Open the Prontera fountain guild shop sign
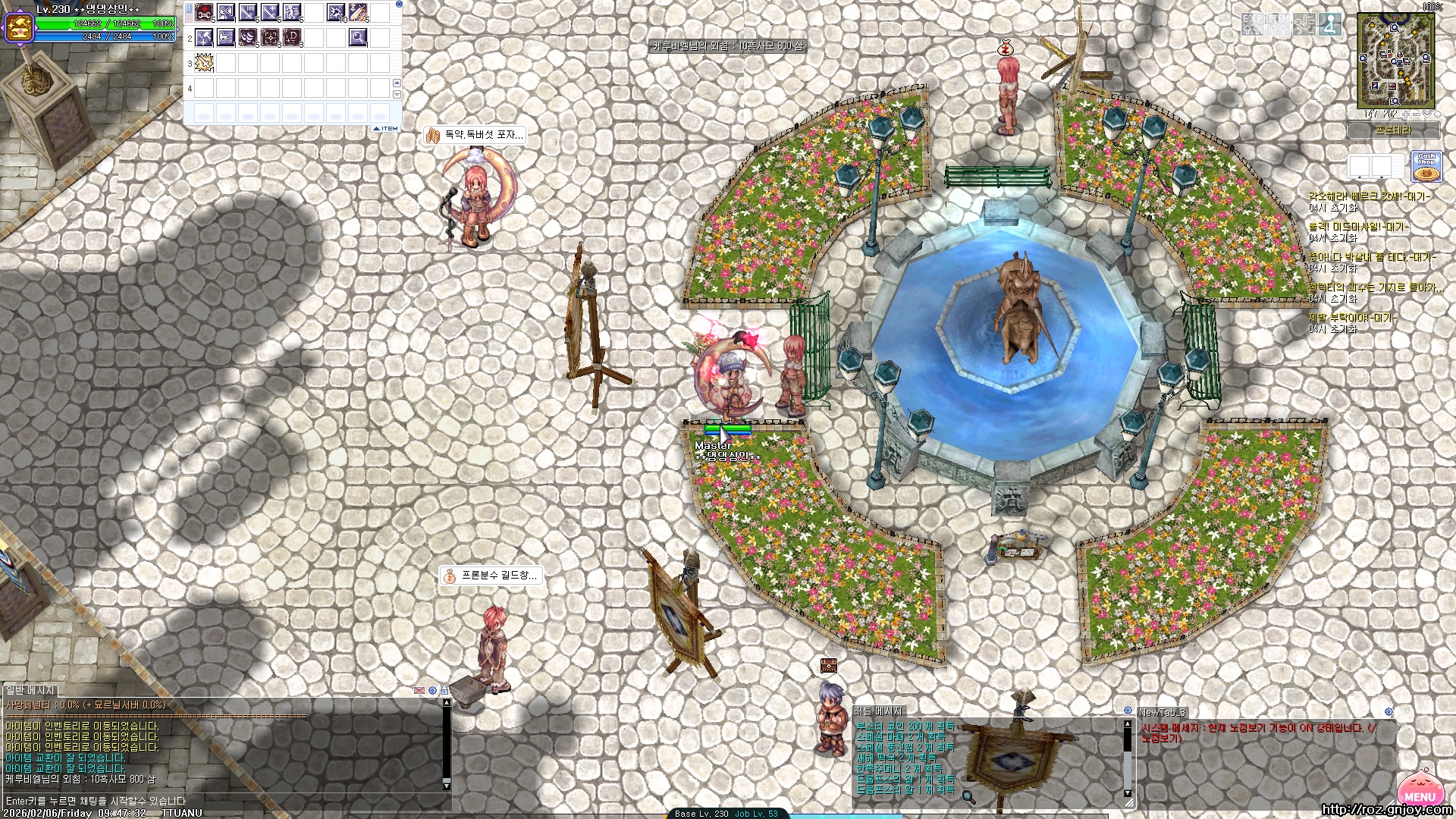 [x=491, y=576]
